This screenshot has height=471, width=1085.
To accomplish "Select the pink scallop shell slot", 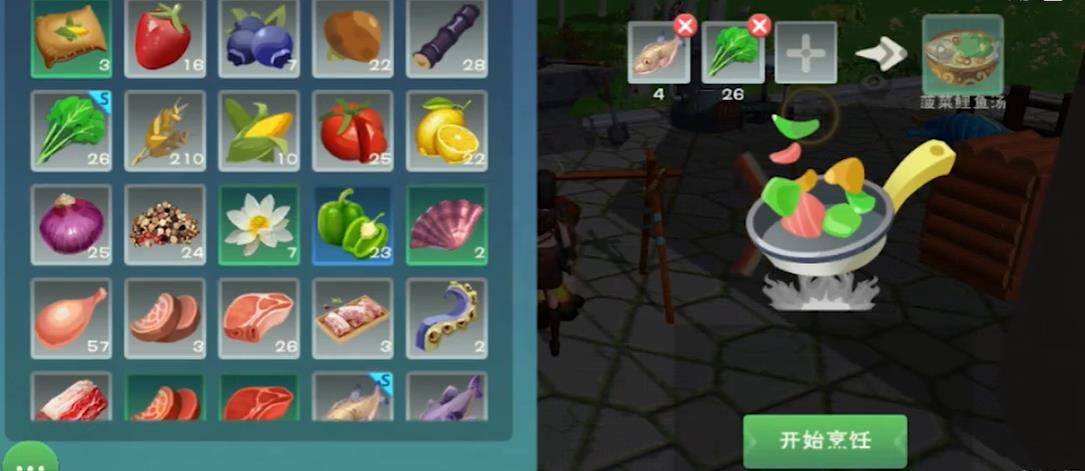I will [446, 224].
